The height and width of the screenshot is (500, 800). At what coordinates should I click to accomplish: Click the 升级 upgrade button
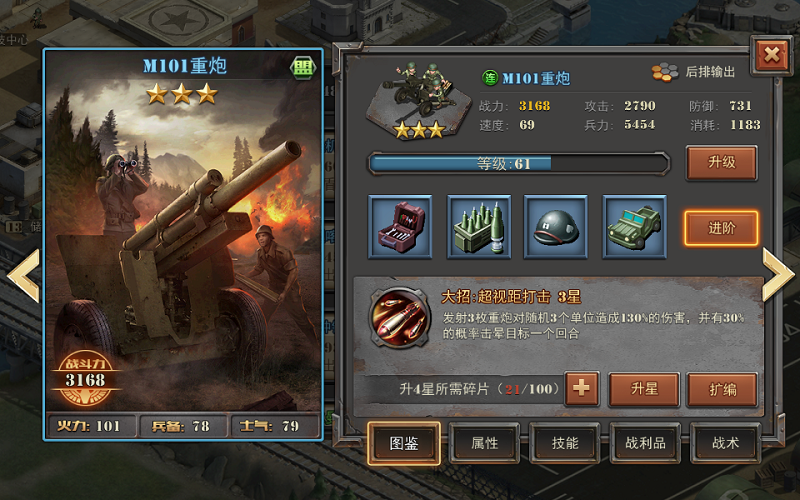(721, 162)
